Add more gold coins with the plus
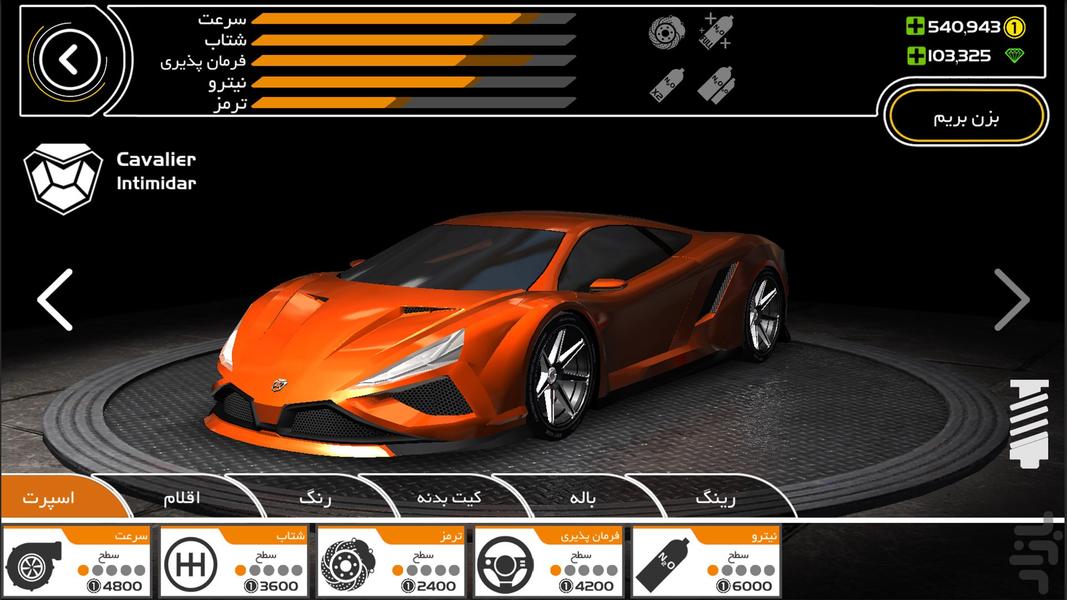Viewport: 1067px width, 600px height. point(915,27)
